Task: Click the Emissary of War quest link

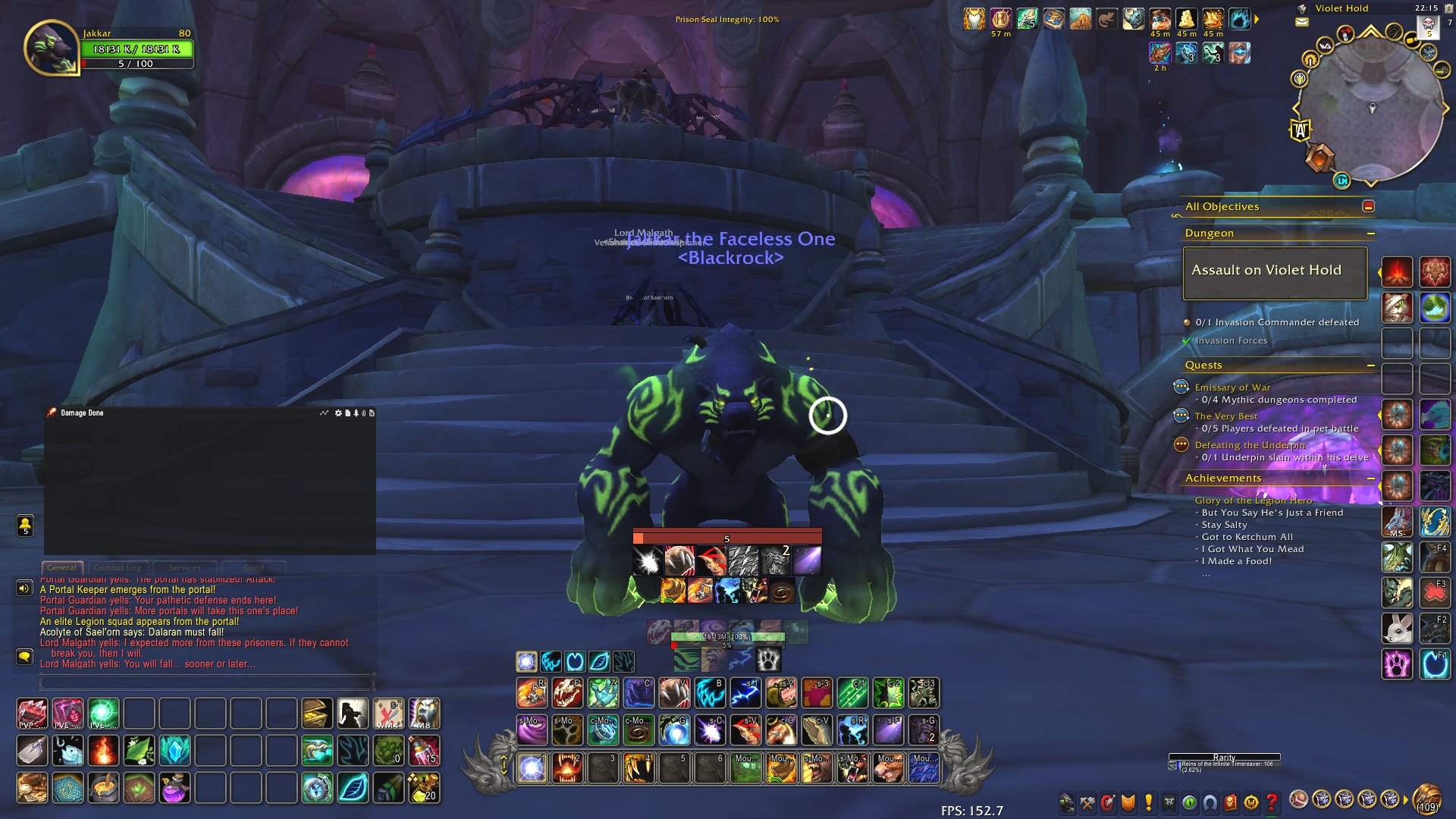Action: pyautogui.click(x=1232, y=387)
